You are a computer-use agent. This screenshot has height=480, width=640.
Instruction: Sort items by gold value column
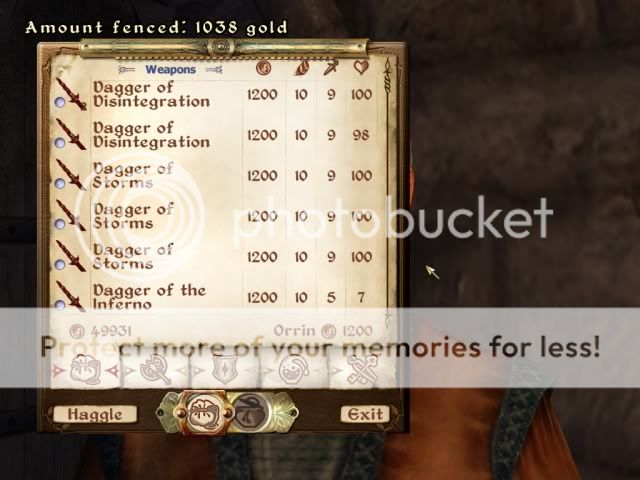(262, 69)
